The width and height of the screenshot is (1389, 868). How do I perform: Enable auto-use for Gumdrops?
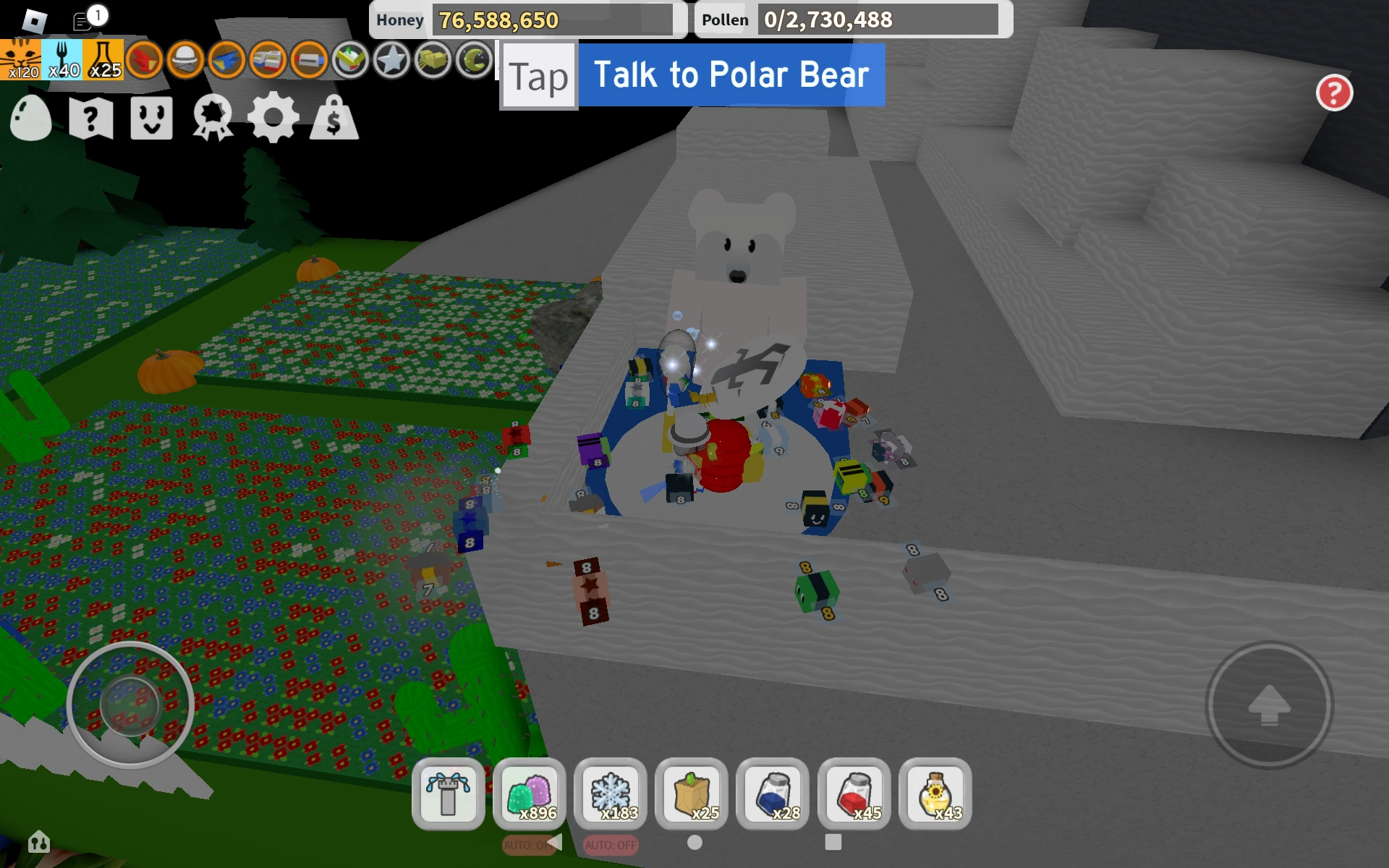[530, 843]
